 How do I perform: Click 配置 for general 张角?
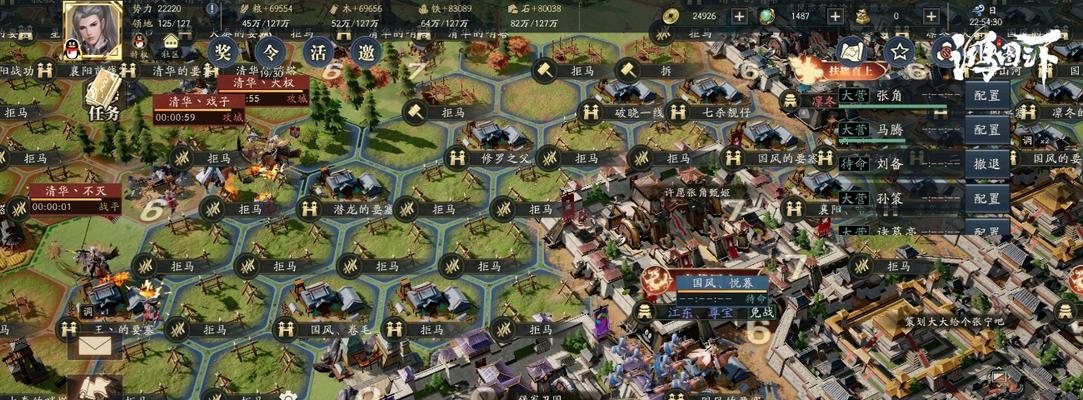pos(987,96)
